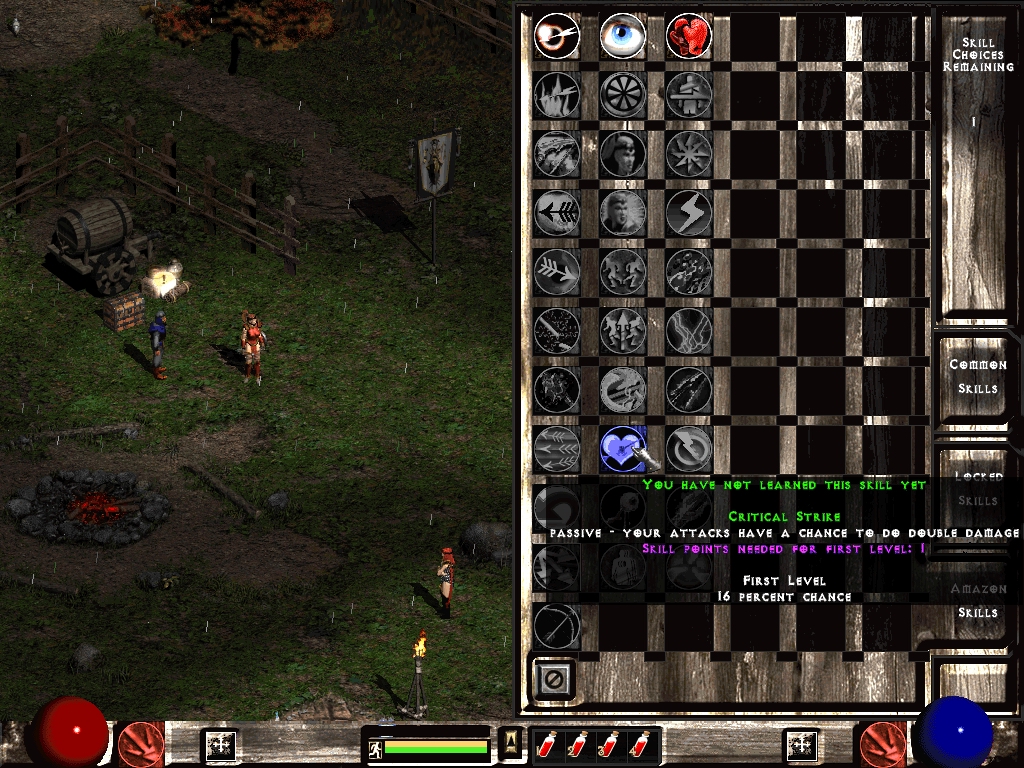Pick the Critical Strike heart skill

622,448
